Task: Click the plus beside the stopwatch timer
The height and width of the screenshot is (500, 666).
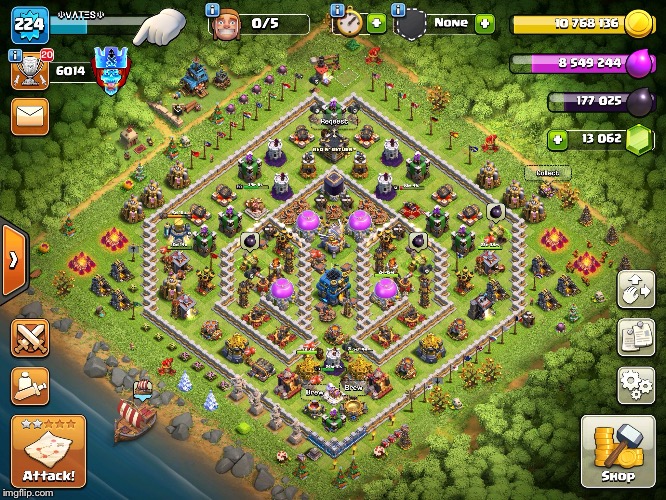Action: point(376,23)
